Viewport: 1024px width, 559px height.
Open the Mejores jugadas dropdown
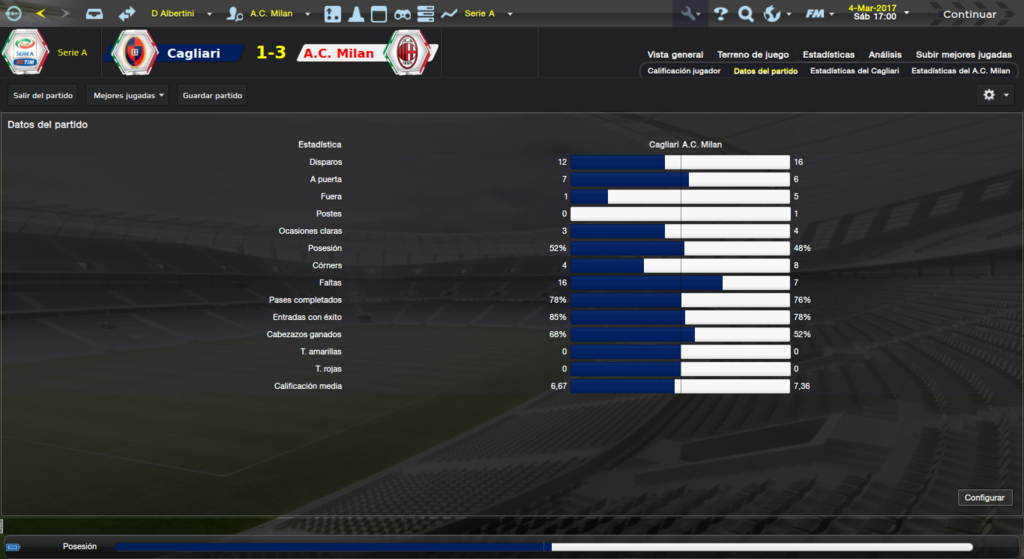128,95
